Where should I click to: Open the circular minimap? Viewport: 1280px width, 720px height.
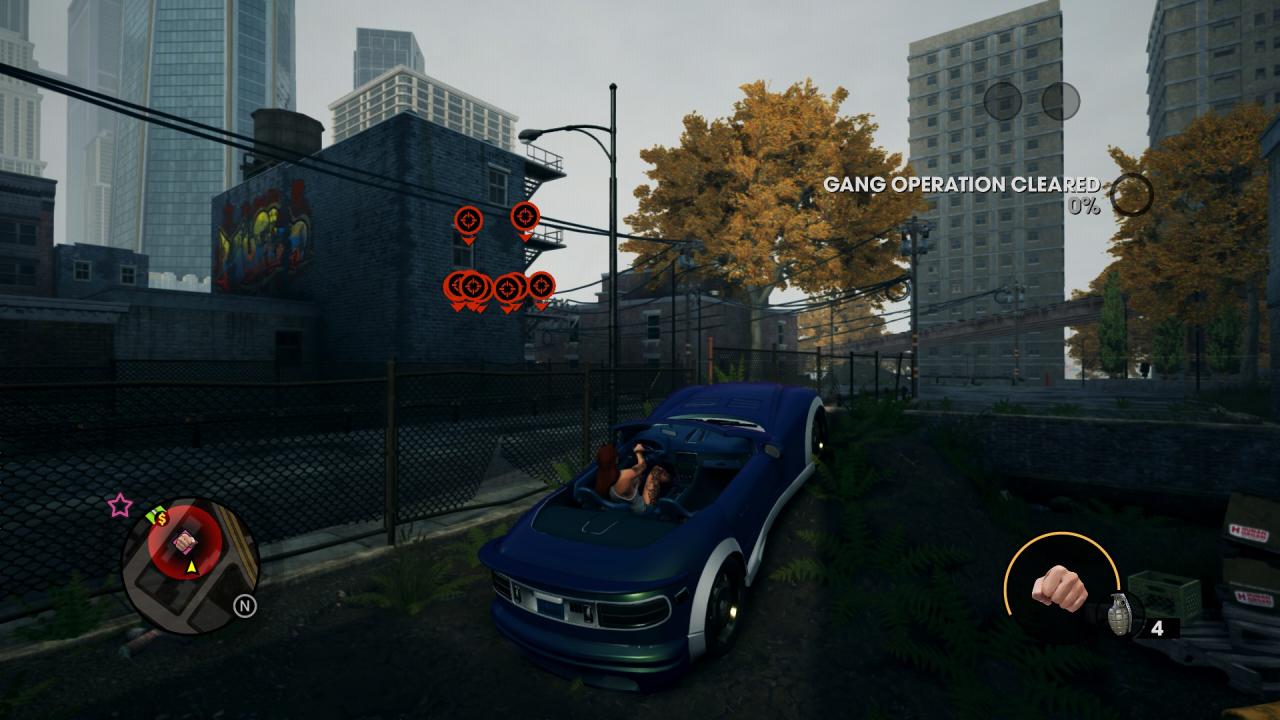[190, 566]
